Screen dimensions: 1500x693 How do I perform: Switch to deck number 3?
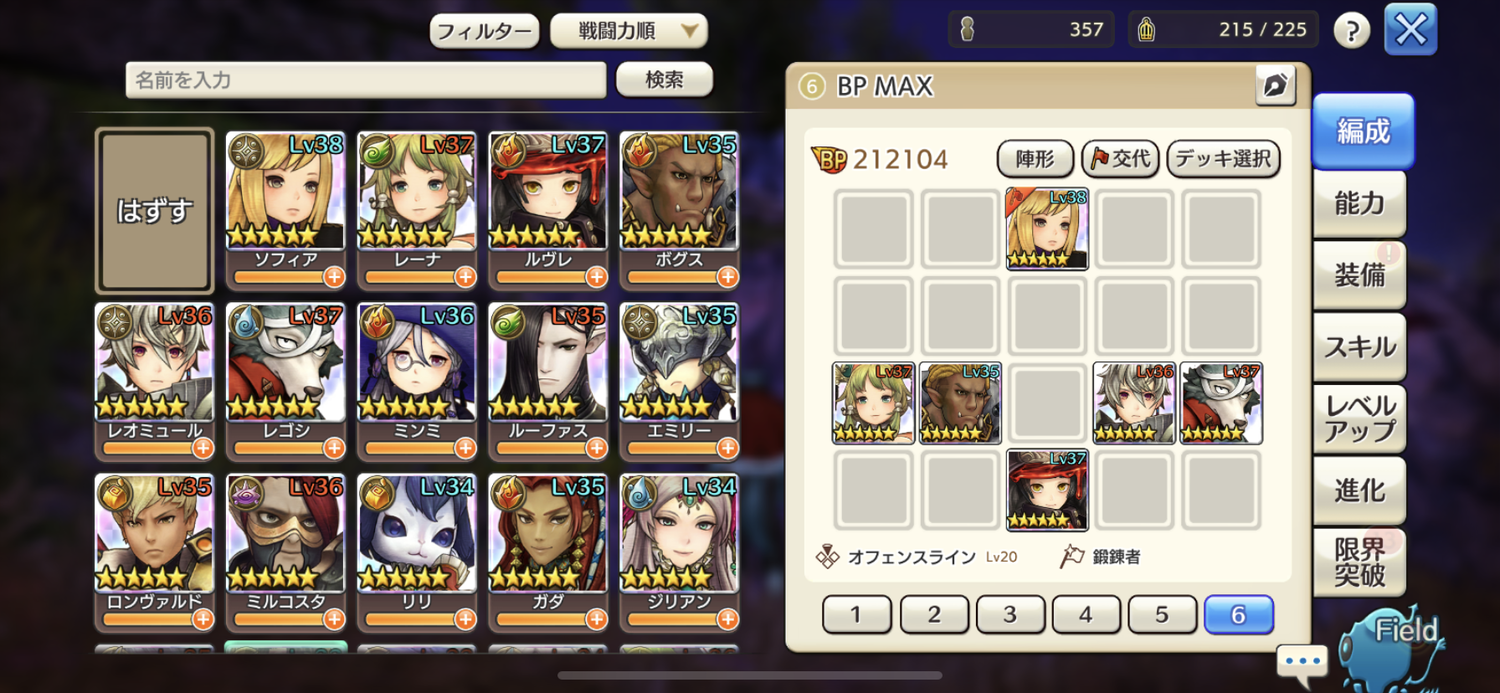point(1010,614)
